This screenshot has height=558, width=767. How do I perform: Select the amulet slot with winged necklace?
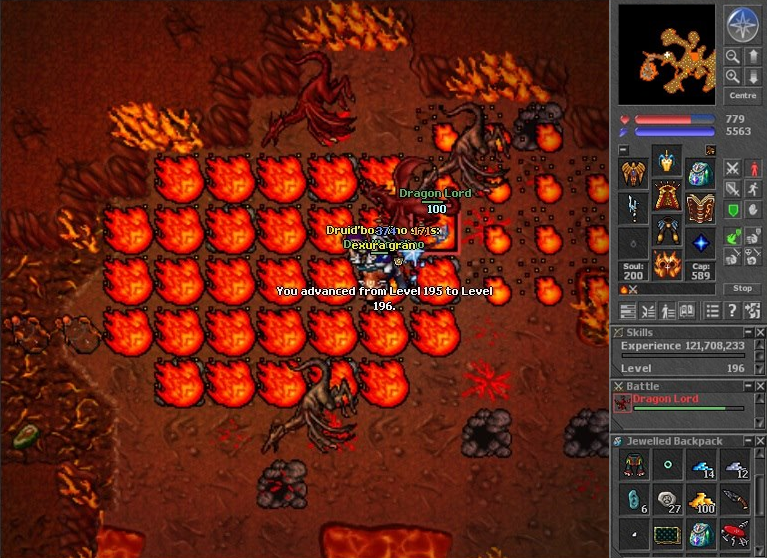pos(633,172)
